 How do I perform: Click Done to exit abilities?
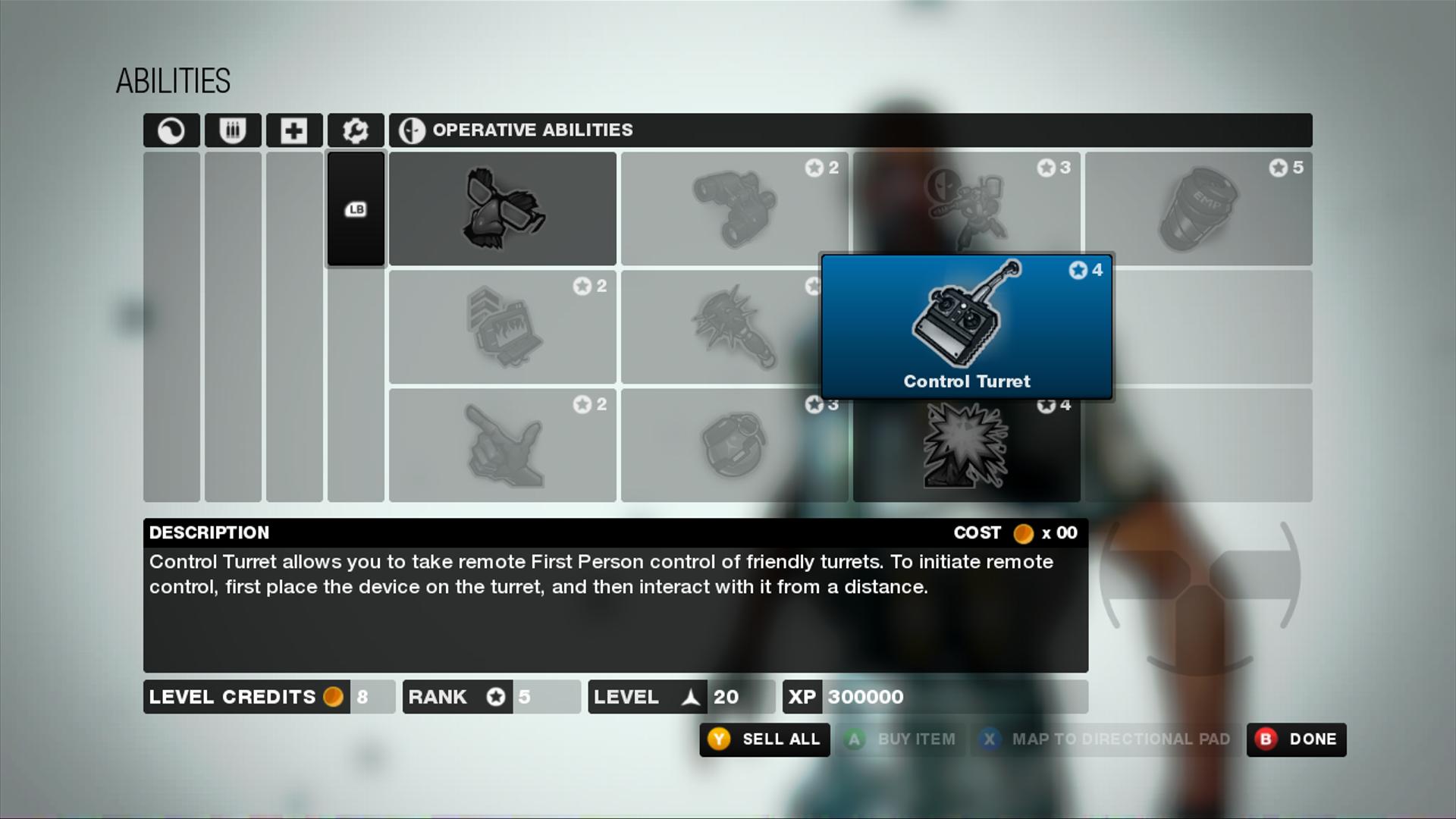point(1297,739)
